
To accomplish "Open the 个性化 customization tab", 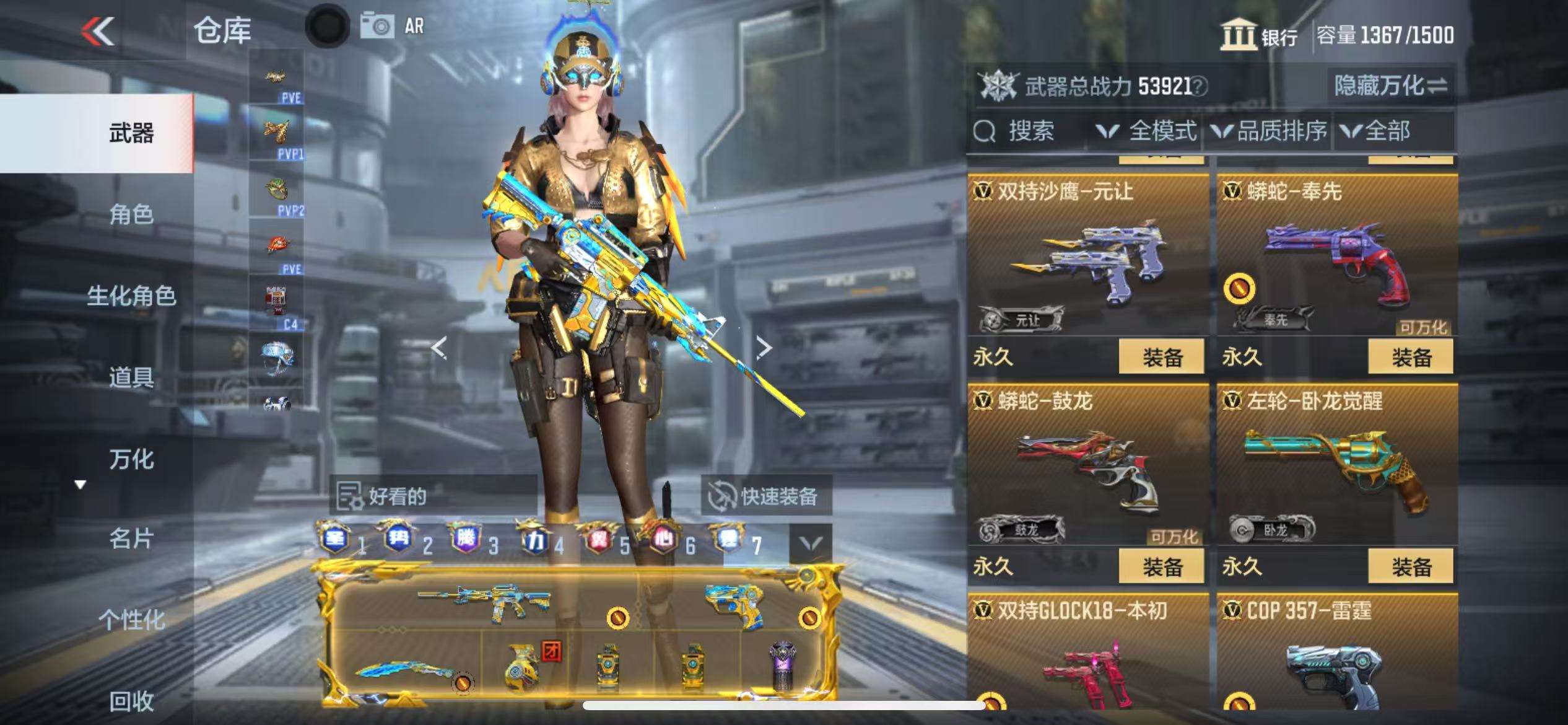I will click(x=131, y=619).
